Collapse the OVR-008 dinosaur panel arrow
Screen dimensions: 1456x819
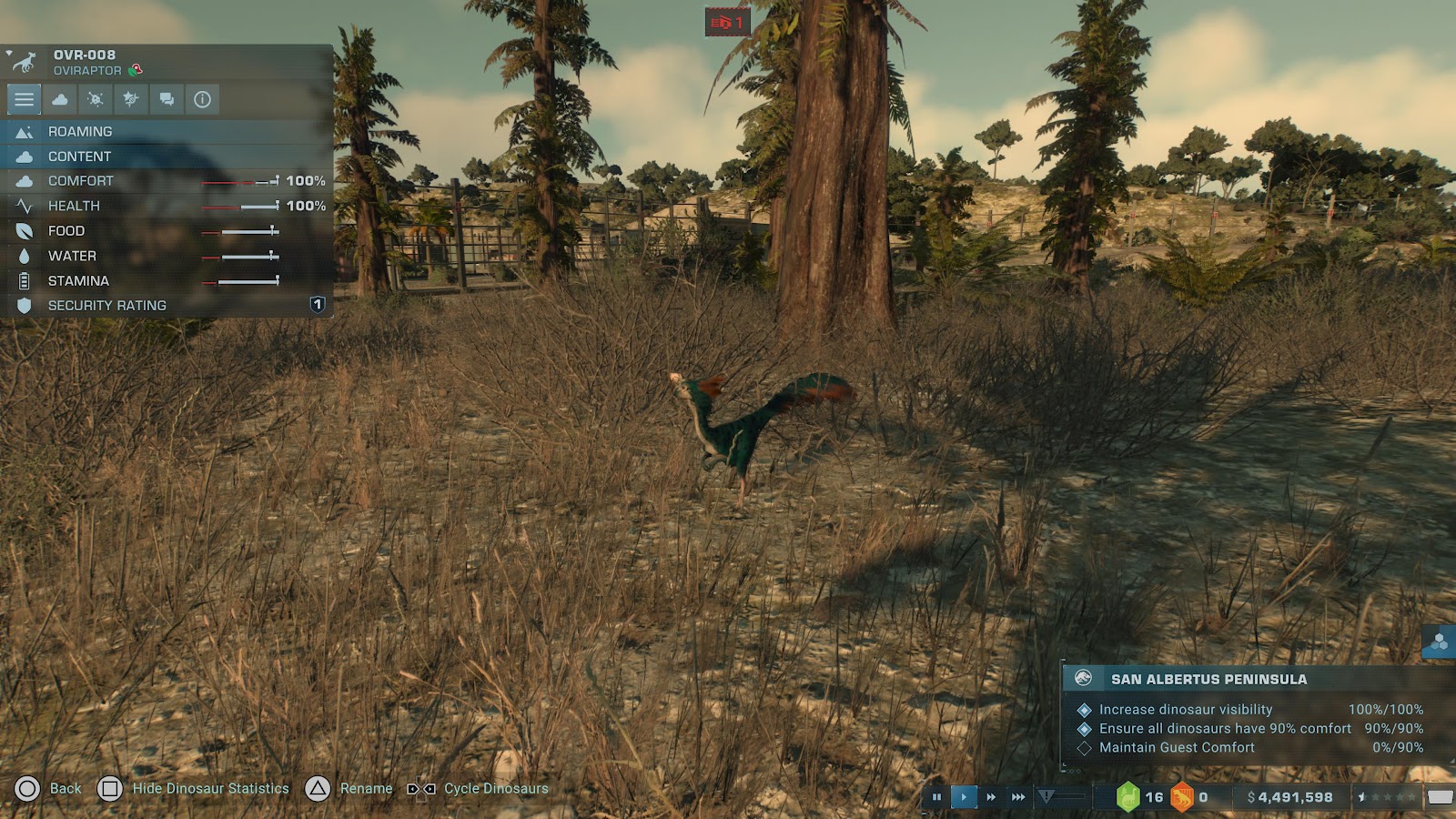(x=9, y=54)
